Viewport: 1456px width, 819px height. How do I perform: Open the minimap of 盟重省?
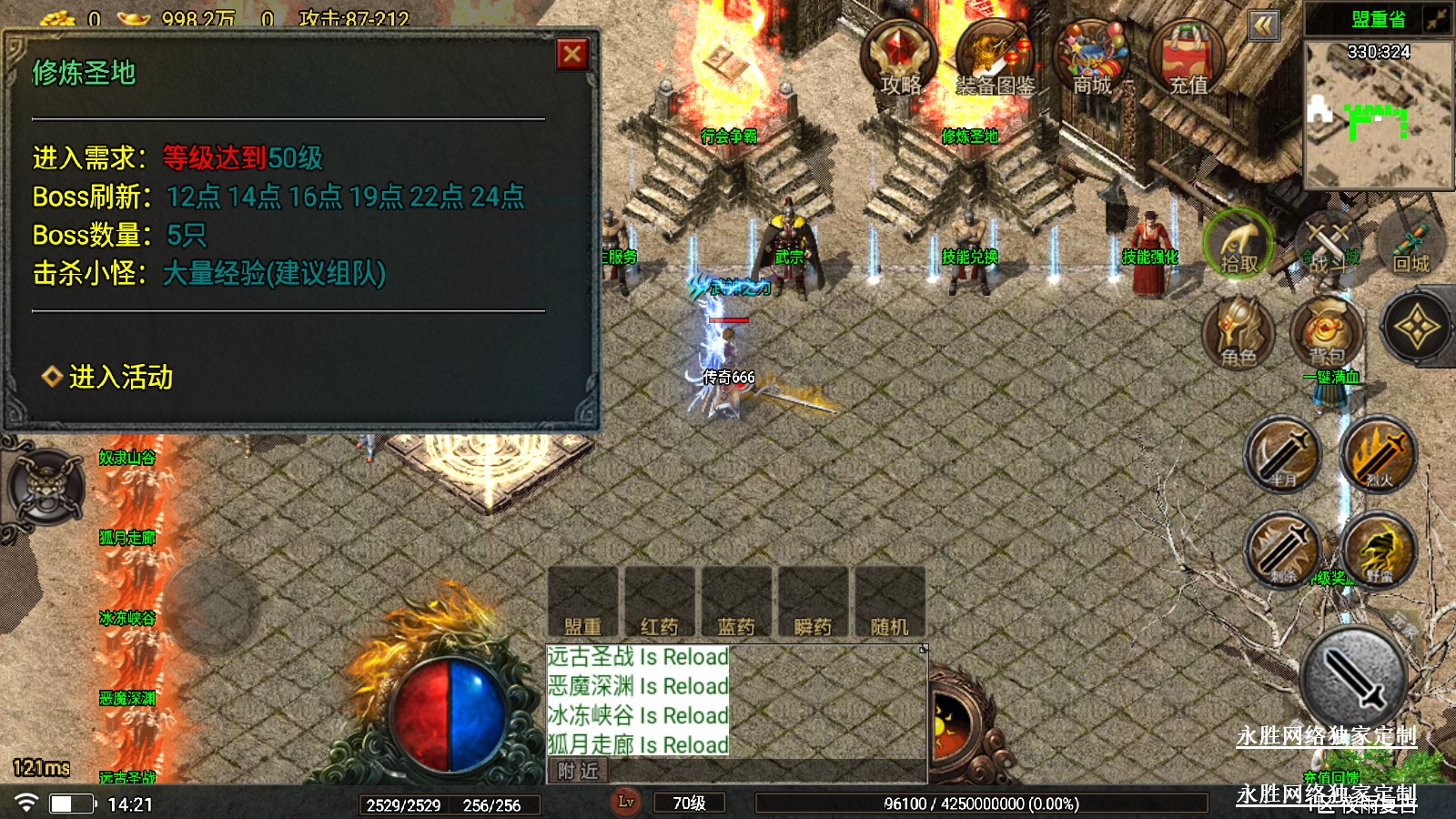click(1378, 114)
